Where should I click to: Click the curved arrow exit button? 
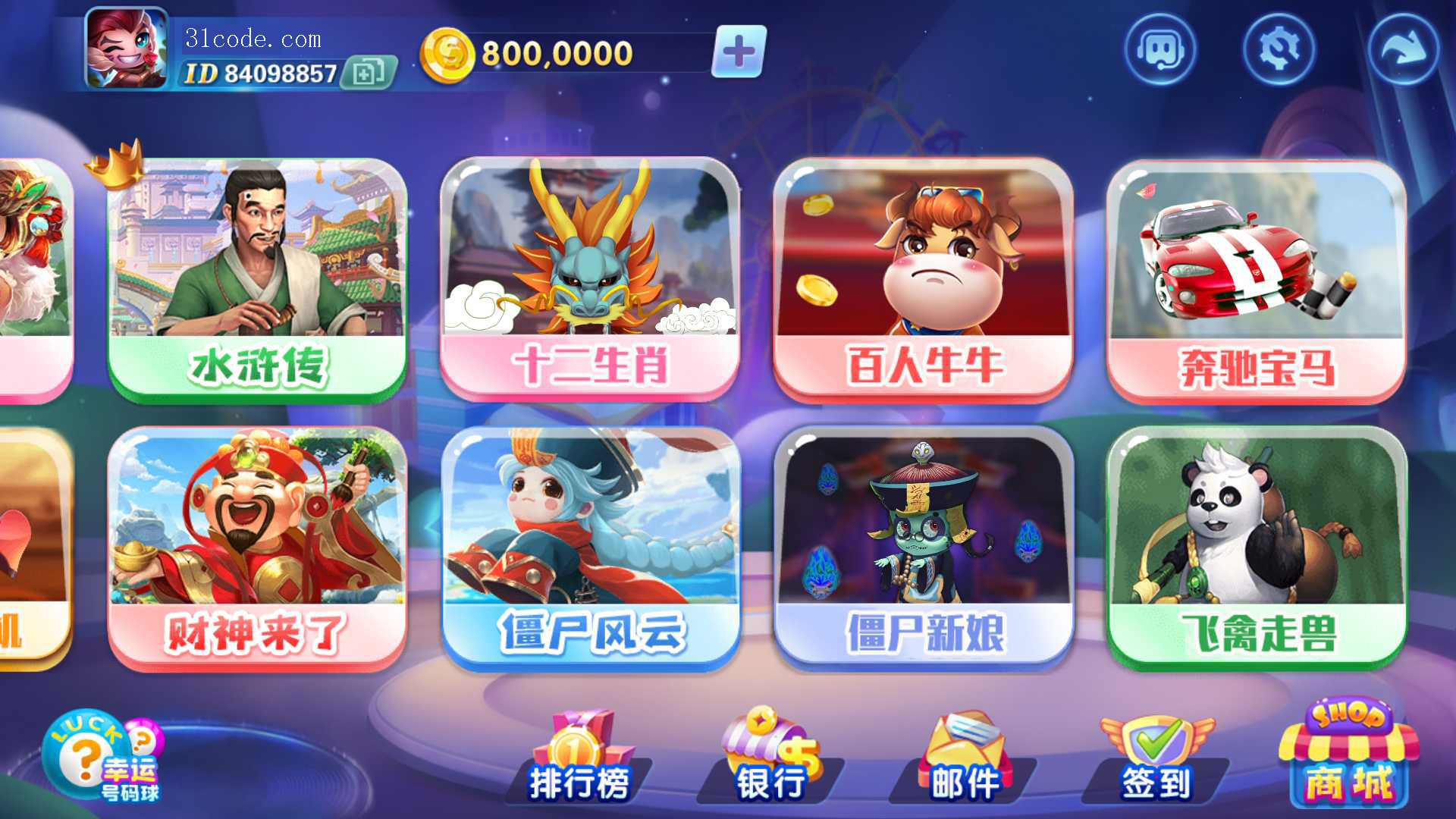click(x=1402, y=50)
